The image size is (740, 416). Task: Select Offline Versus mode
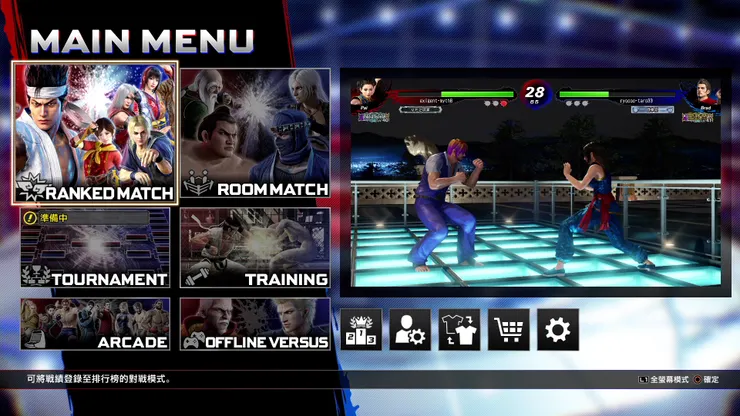click(x=255, y=324)
